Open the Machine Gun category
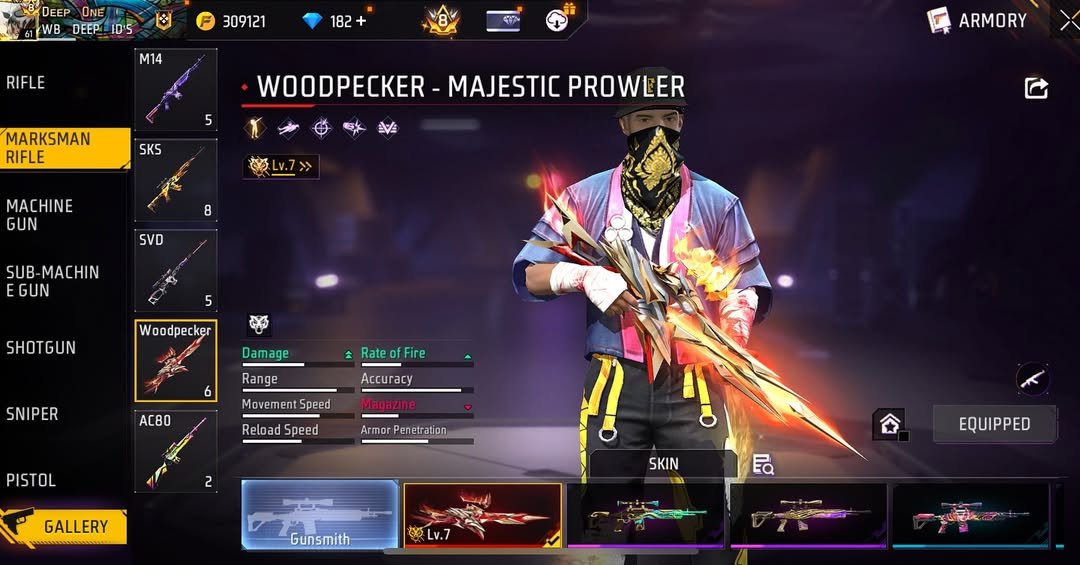 click(40, 215)
